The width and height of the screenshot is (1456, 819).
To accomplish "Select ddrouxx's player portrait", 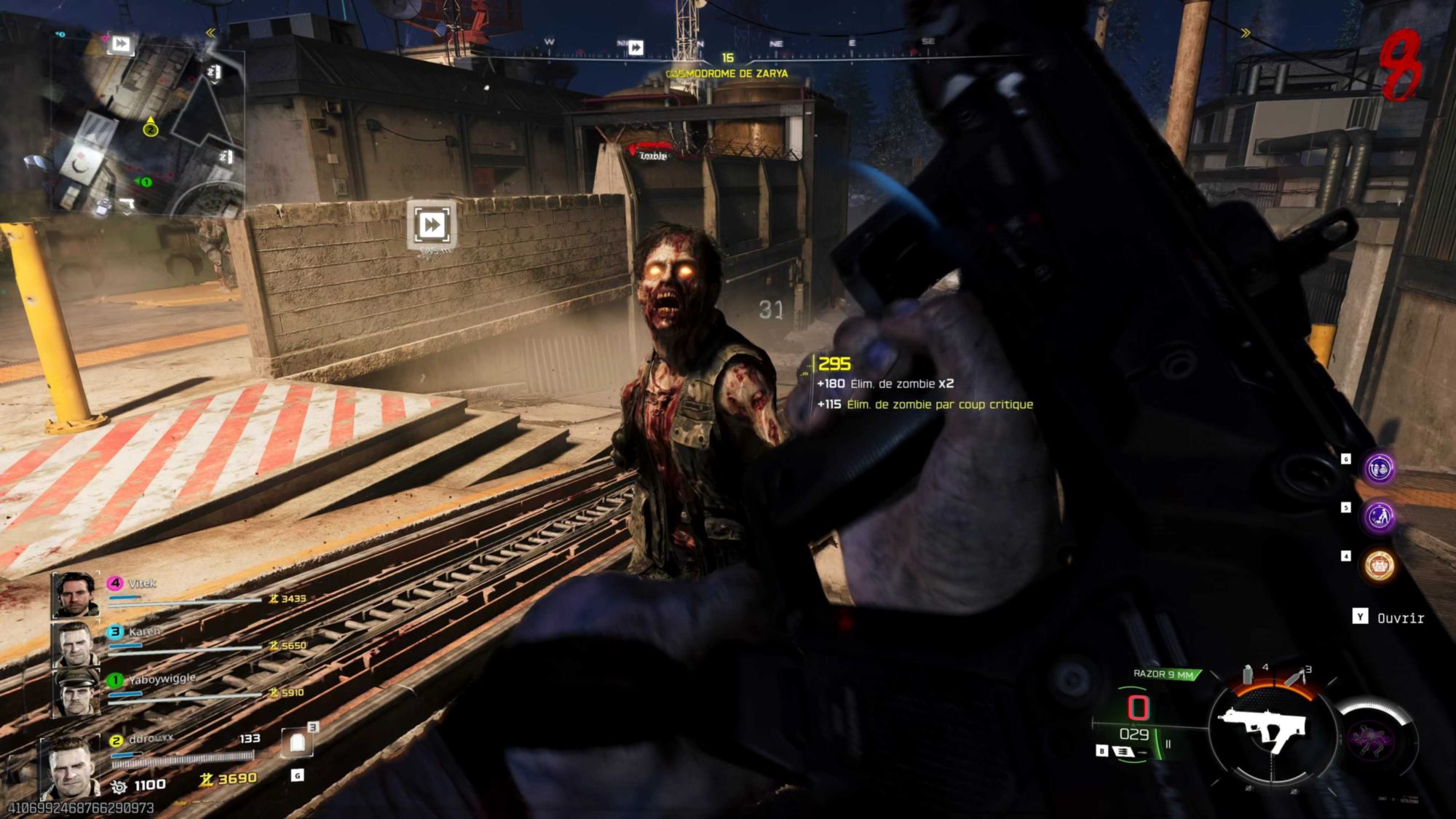I will [70, 767].
